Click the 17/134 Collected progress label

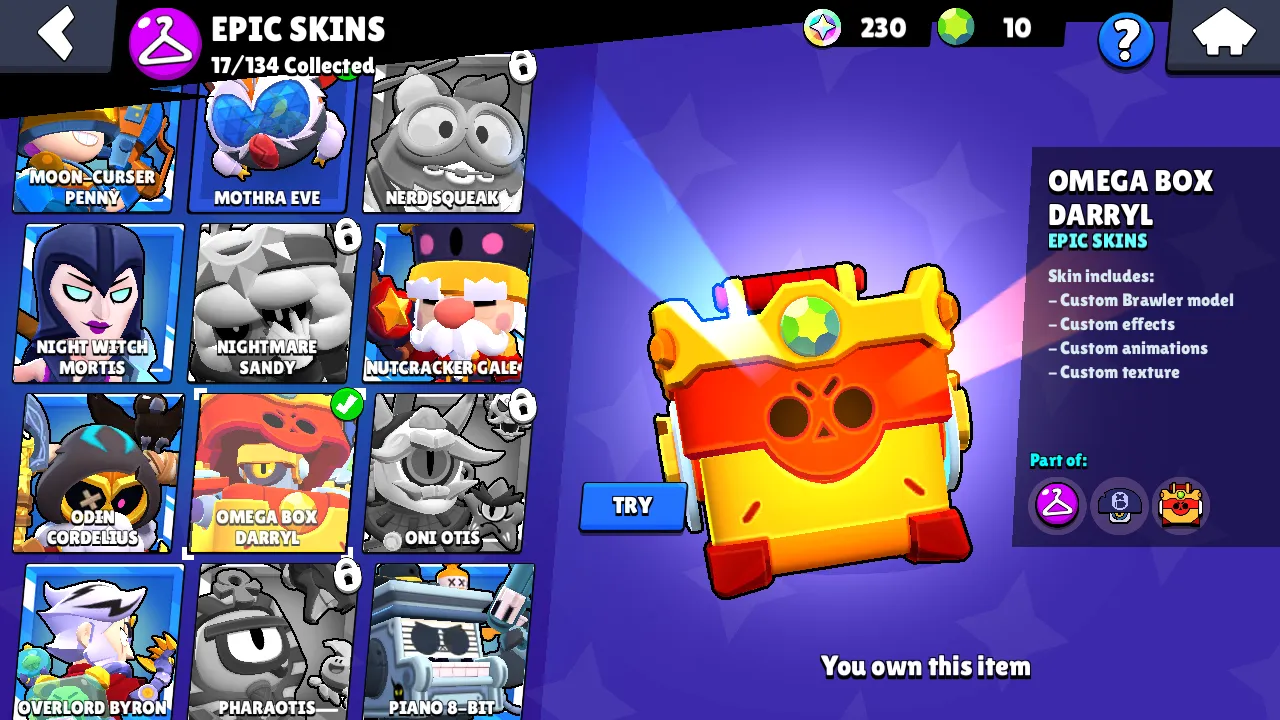click(290, 67)
